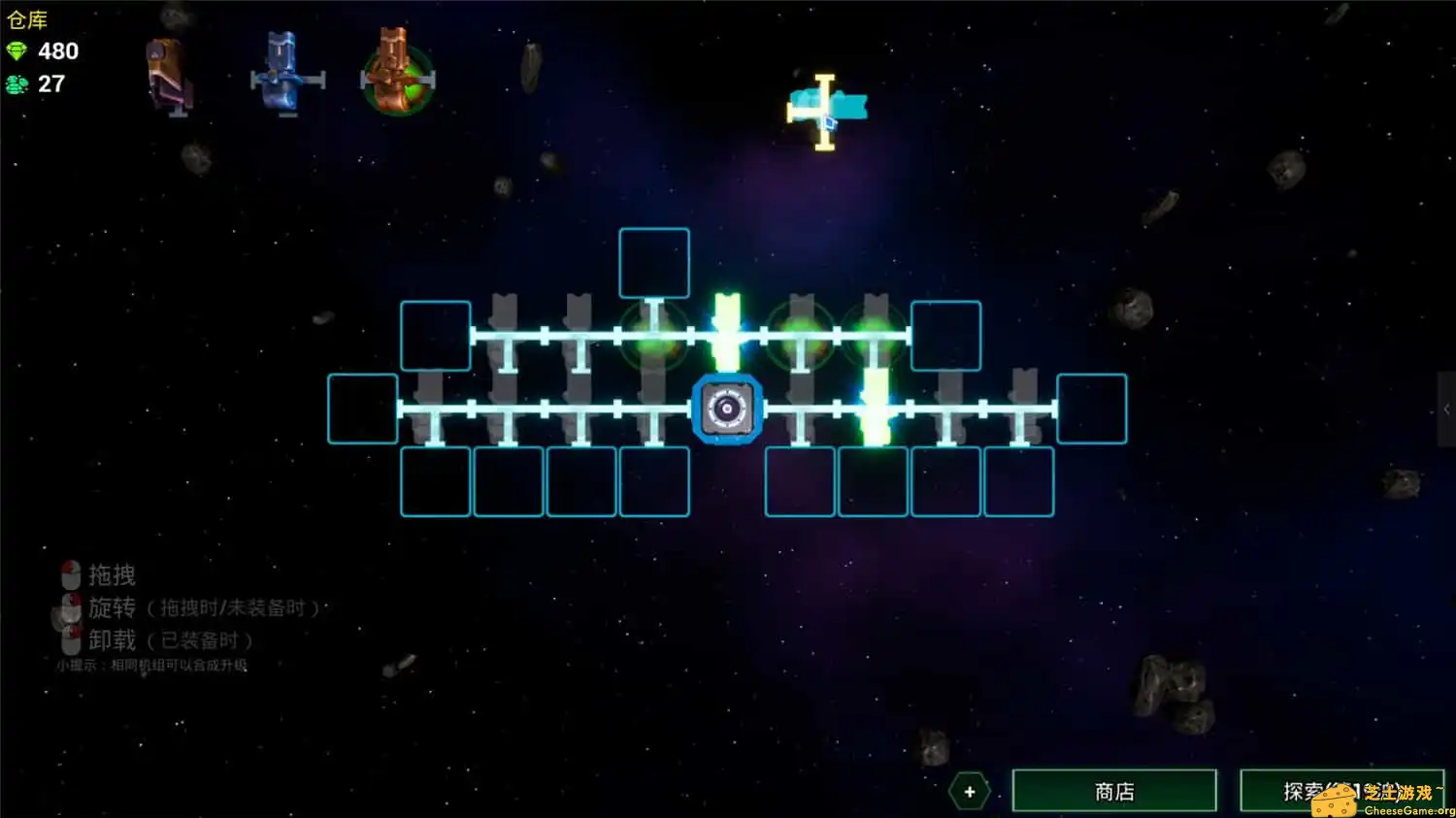Select the glowing yellow module above the core

[727, 330]
